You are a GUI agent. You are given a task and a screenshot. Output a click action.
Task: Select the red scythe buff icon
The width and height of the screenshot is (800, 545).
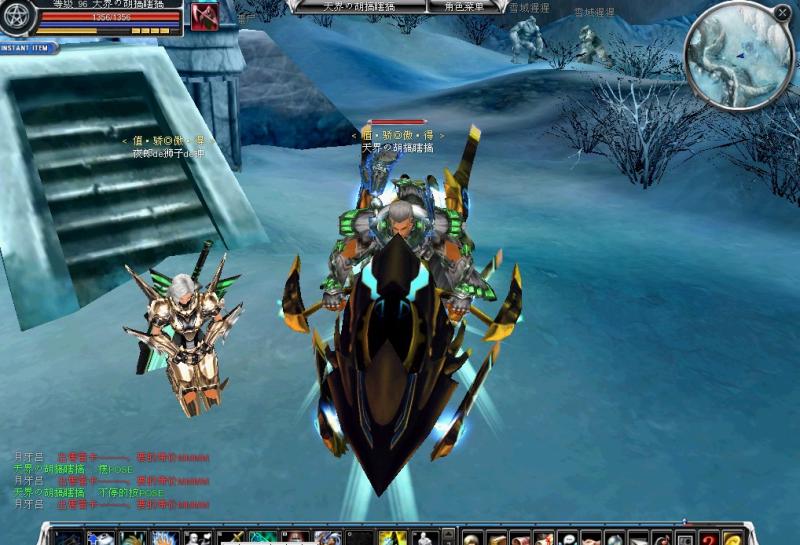point(205,17)
